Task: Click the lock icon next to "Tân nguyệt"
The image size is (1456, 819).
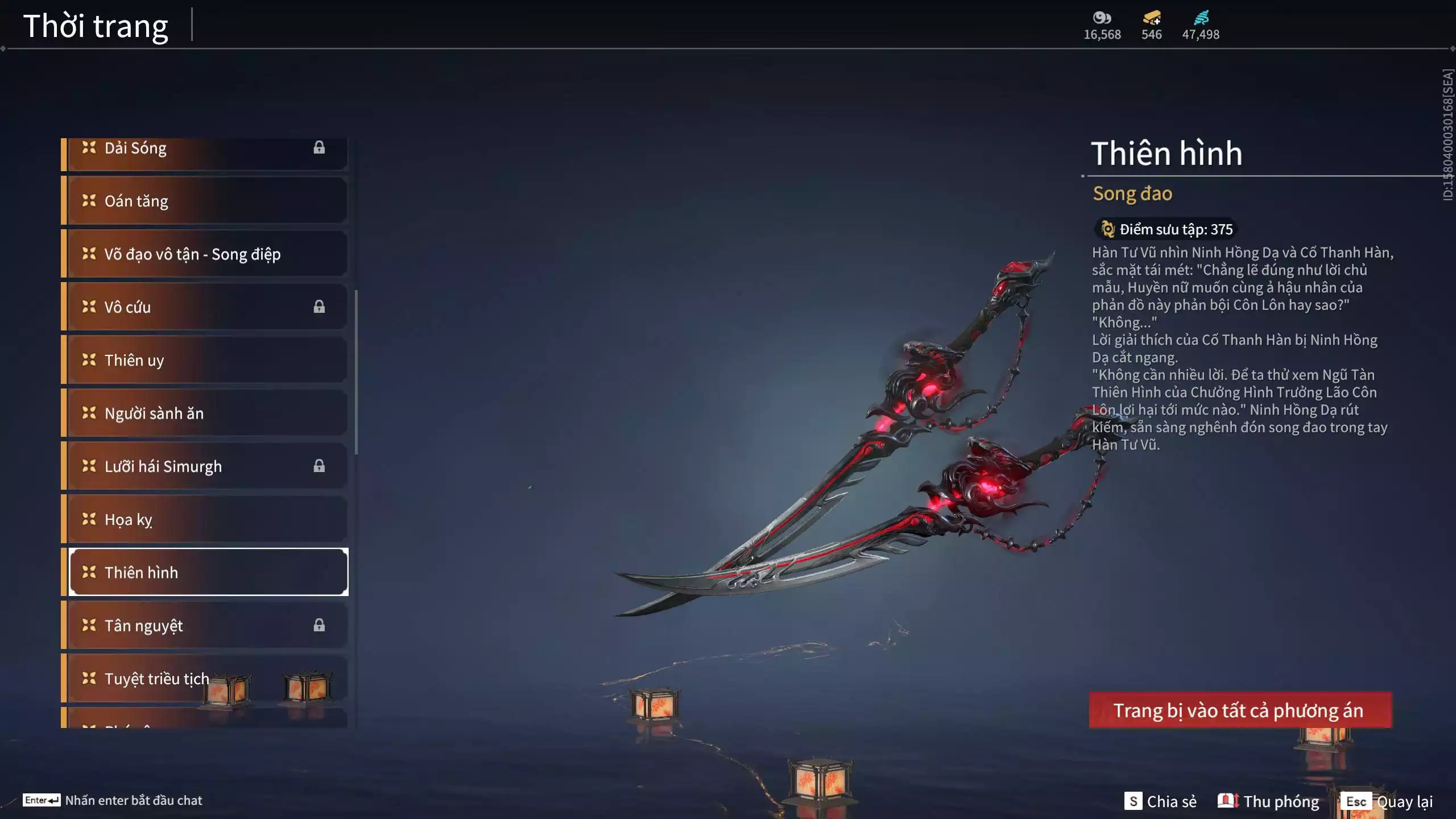Action: (319, 626)
